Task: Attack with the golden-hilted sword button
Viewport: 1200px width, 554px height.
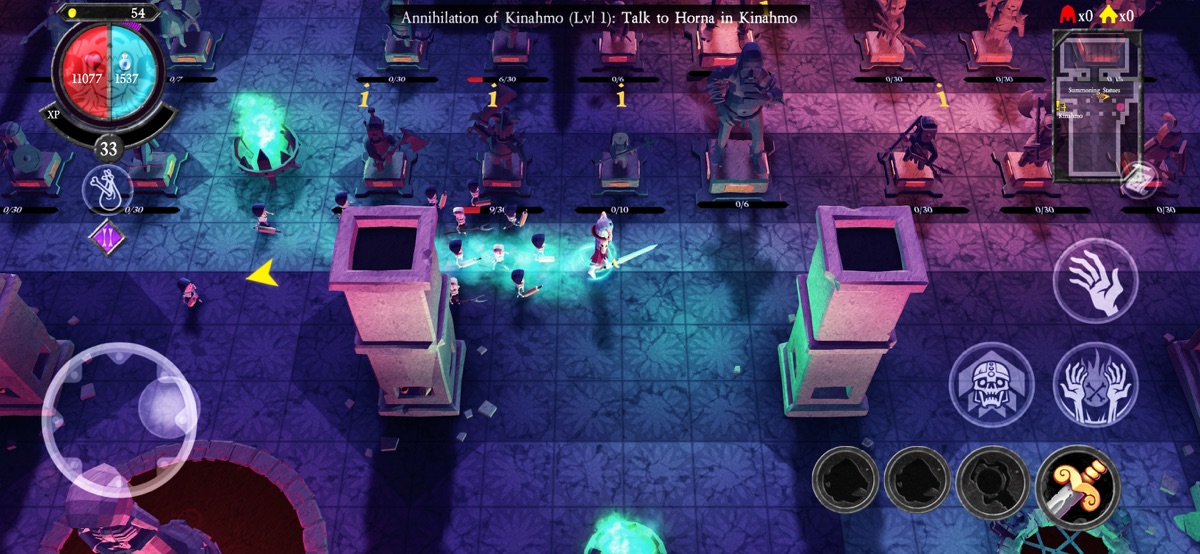Action: pyautogui.click(x=1078, y=483)
